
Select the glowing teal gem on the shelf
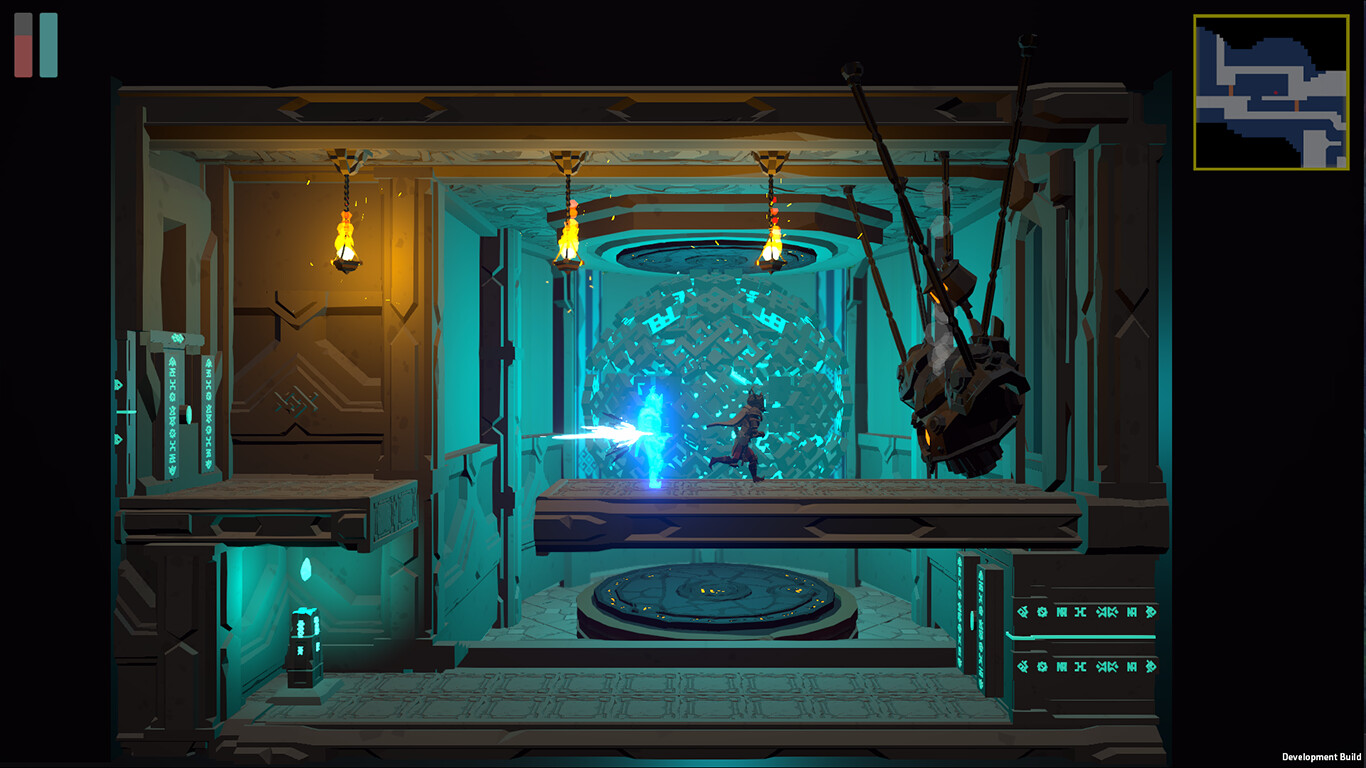point(307,570)
